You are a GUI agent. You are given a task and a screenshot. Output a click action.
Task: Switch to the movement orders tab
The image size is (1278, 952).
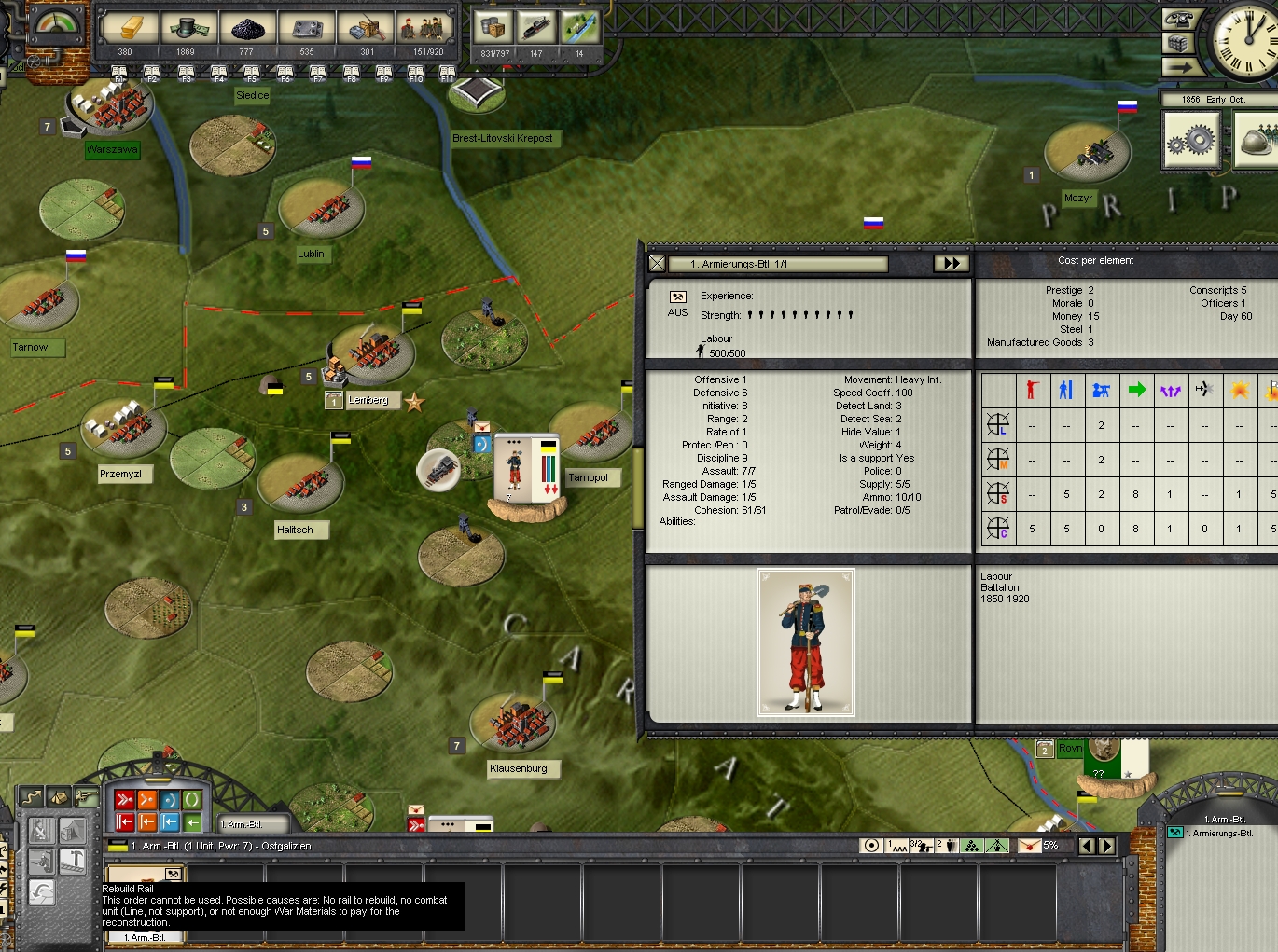coord(32,797)
